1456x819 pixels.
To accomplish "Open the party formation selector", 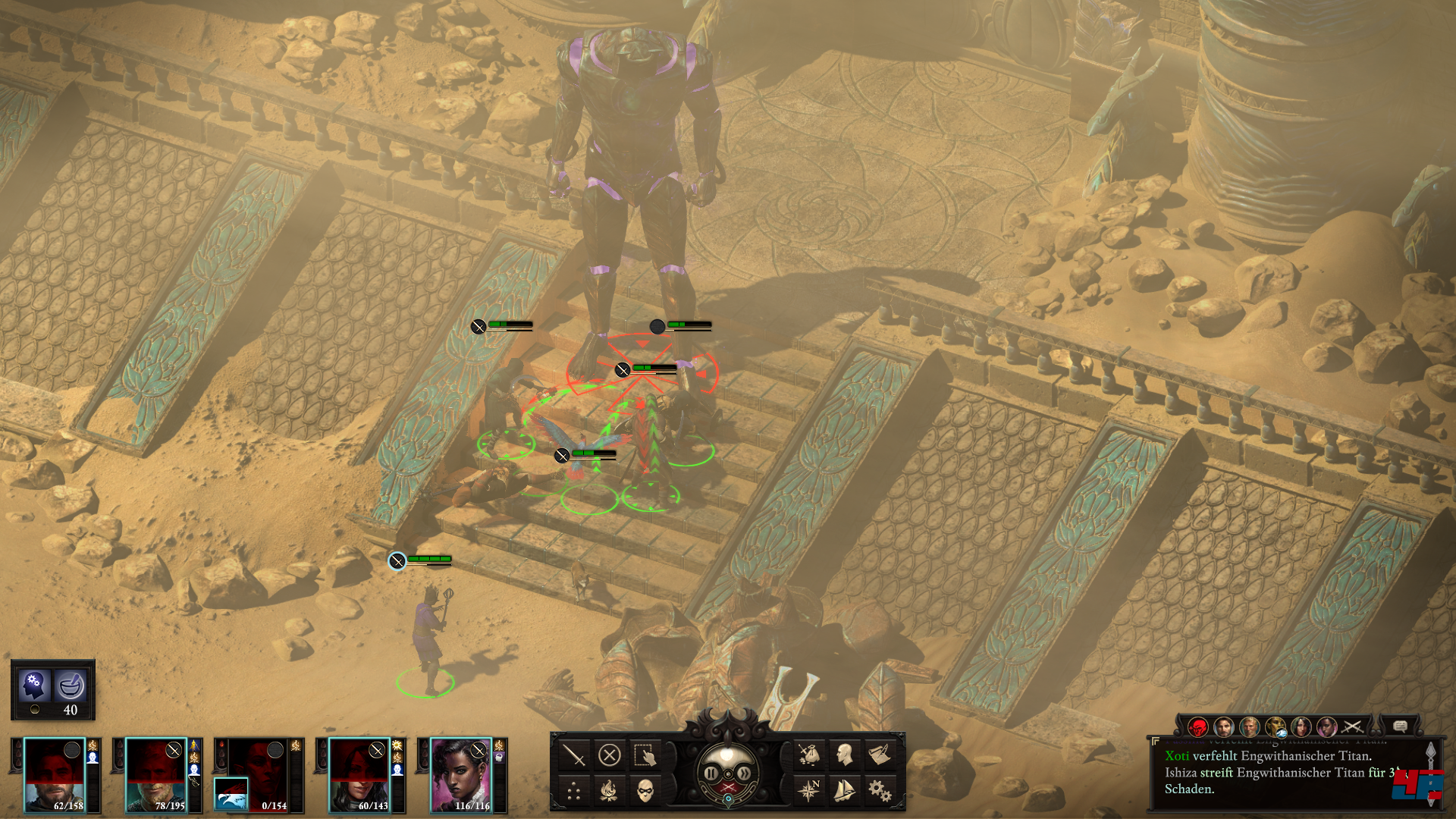I will tap(574, 792).
